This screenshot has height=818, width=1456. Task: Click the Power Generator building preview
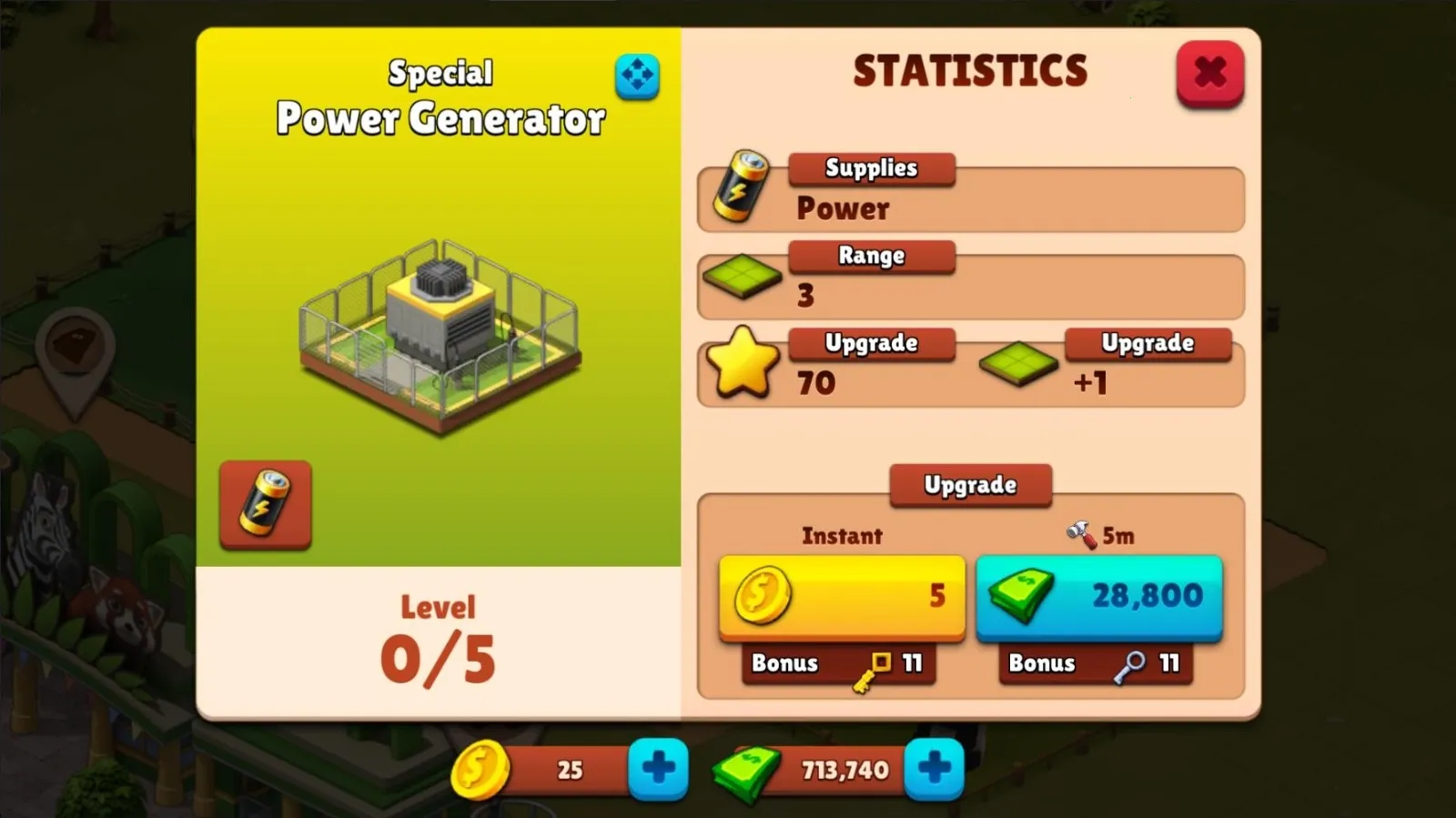tap(439, 337)
